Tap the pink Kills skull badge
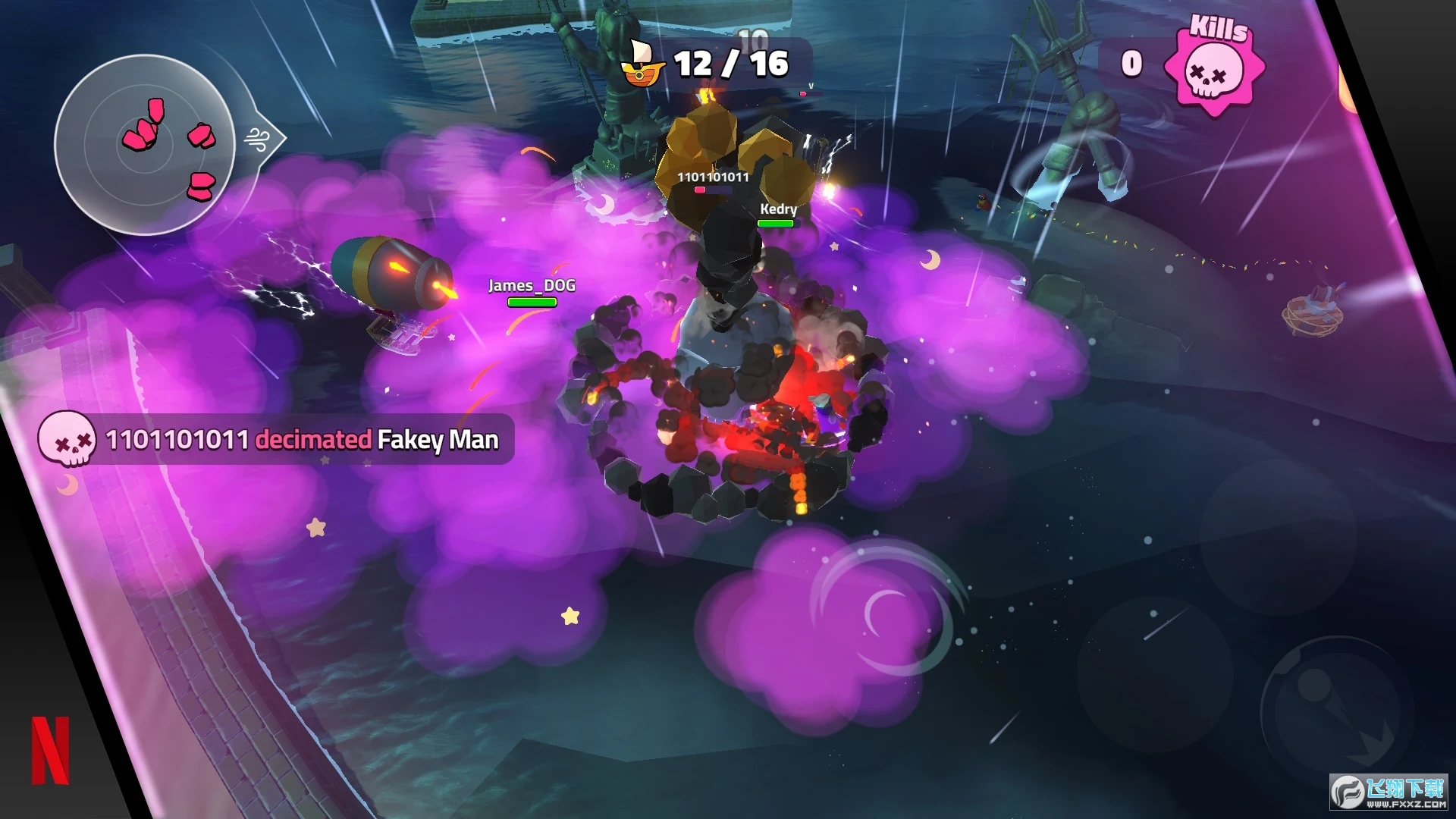Screen dimensions: 1456x819 pyautogui.click(x=1214, y=71)
